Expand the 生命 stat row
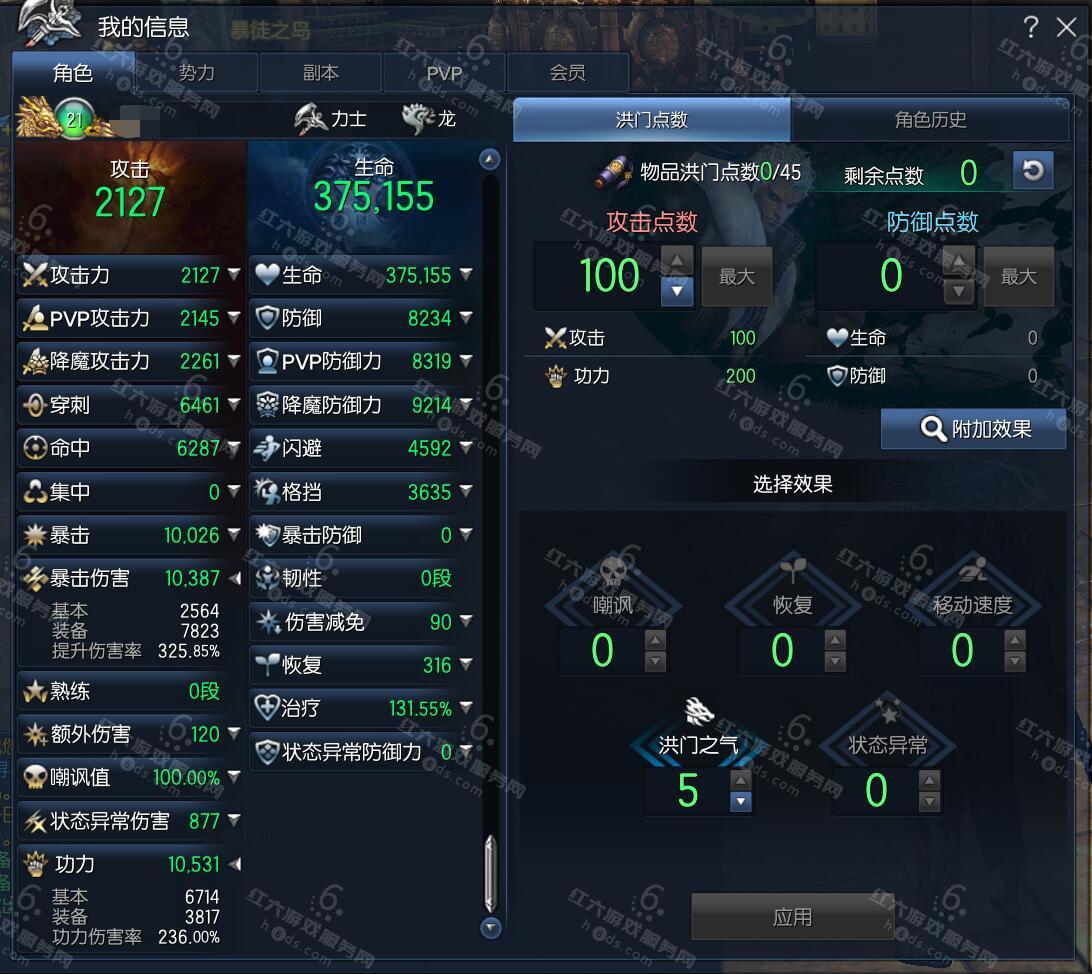Image resolution: width=1092 pixels, height=974 pixels. point(465,274)
